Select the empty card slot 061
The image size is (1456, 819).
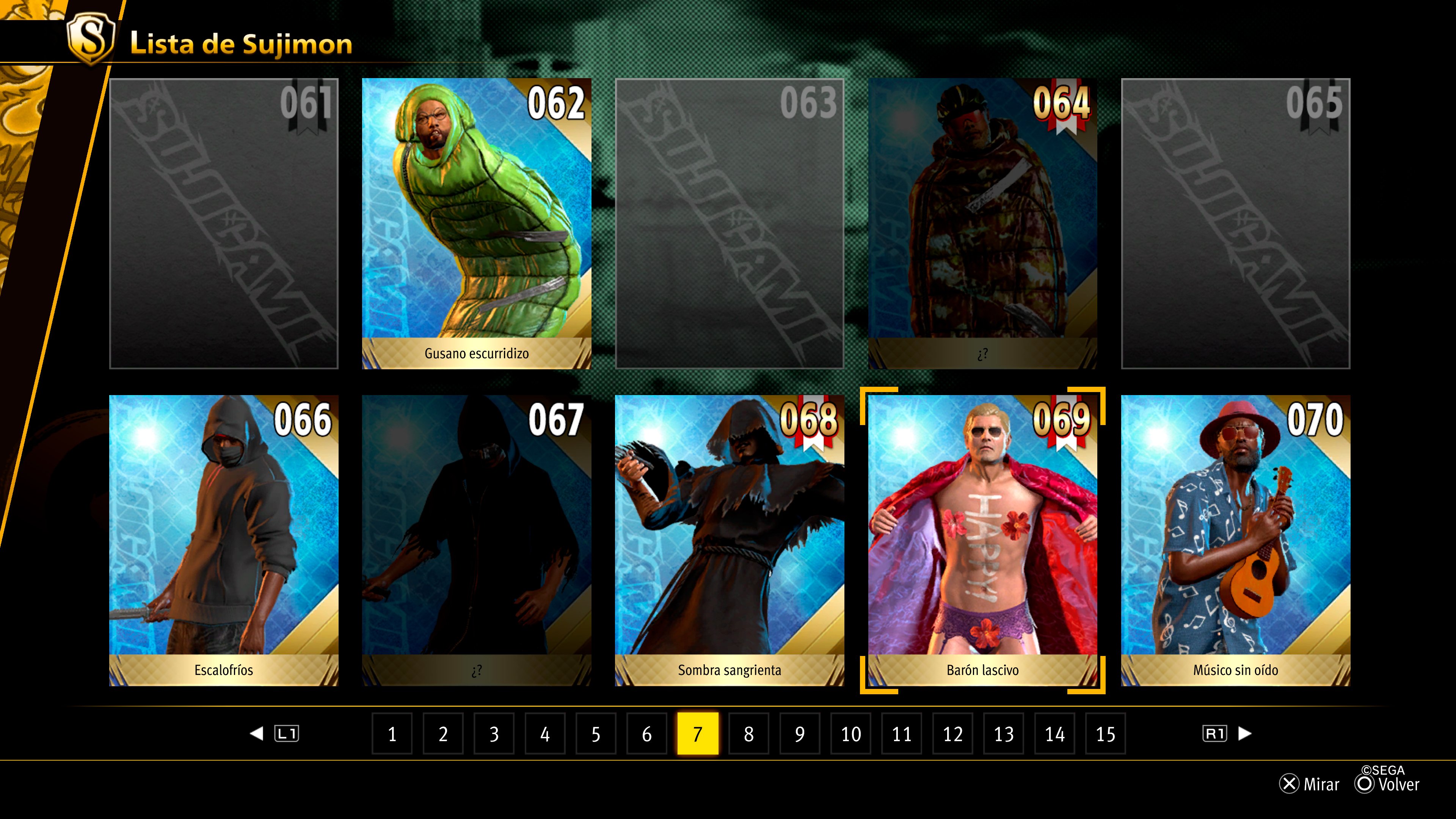point(224,223)
